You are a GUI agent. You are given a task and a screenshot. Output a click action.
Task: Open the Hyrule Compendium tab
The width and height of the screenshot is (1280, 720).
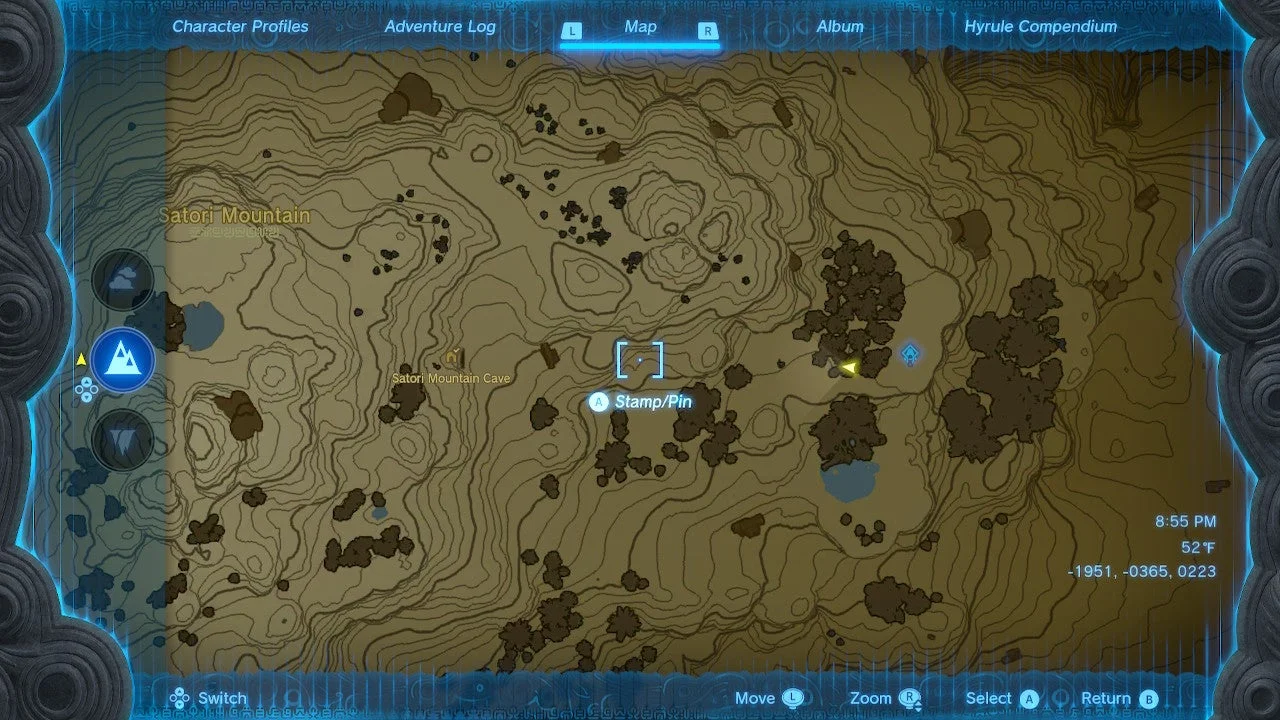tap(1040, 27)
